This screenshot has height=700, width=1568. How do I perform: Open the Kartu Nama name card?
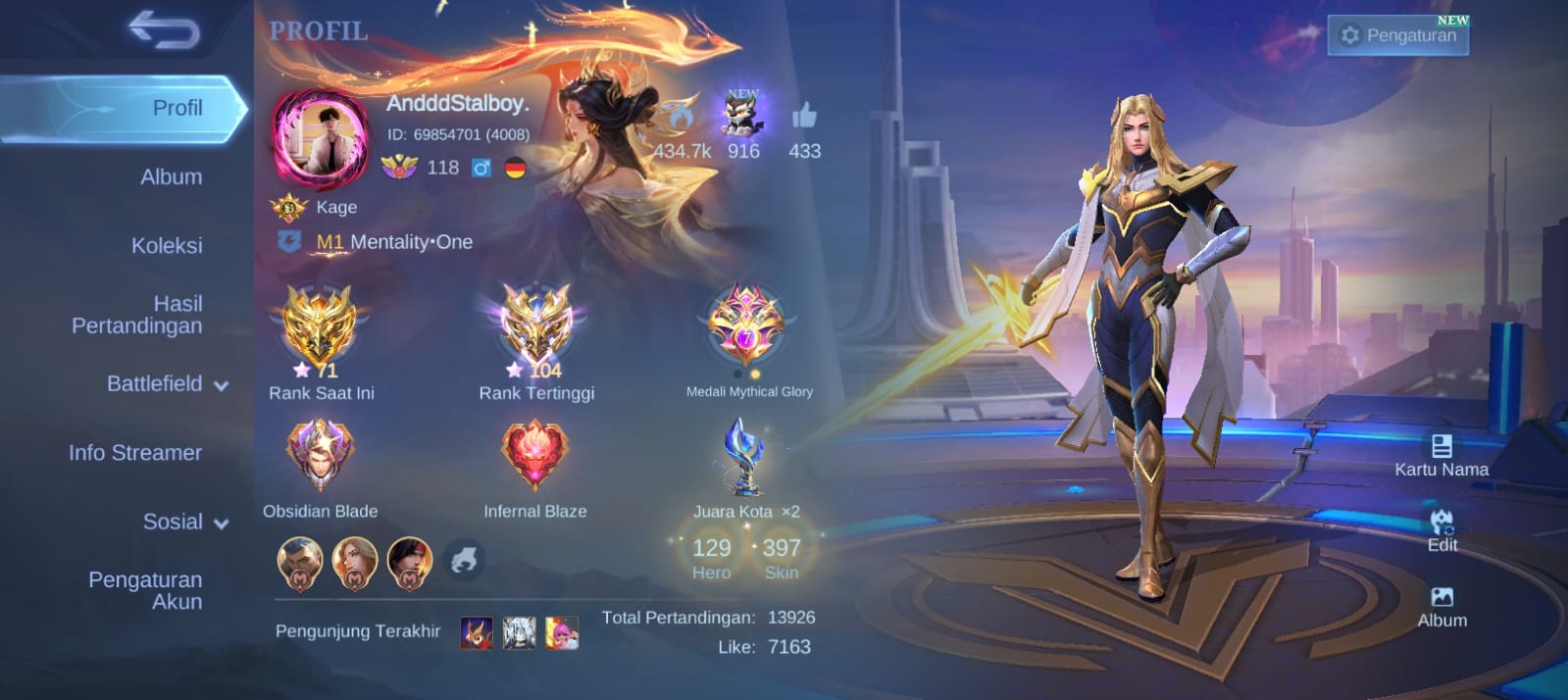tap(1442, 456)
